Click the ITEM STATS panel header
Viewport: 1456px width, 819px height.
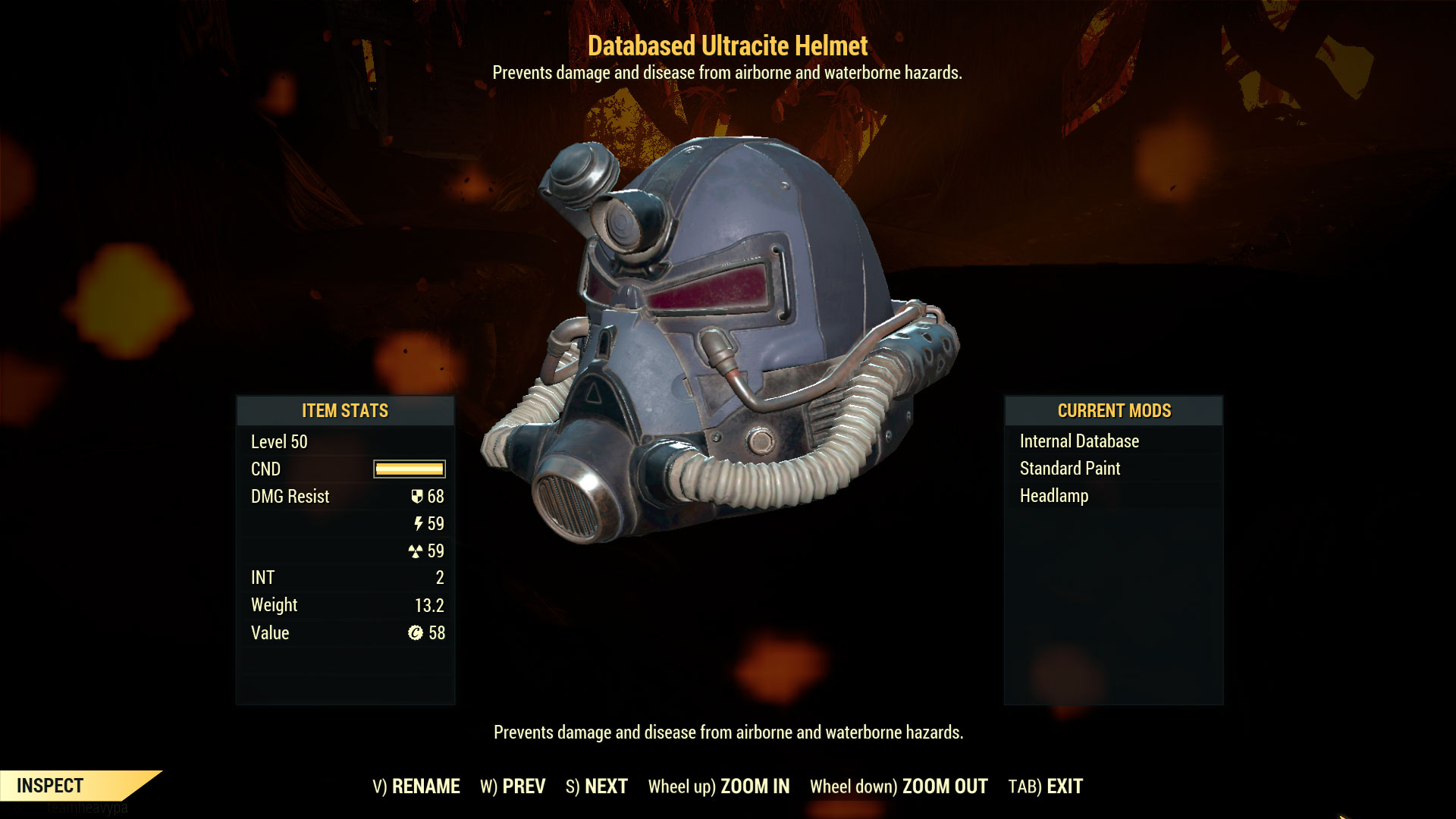point(345,411)
